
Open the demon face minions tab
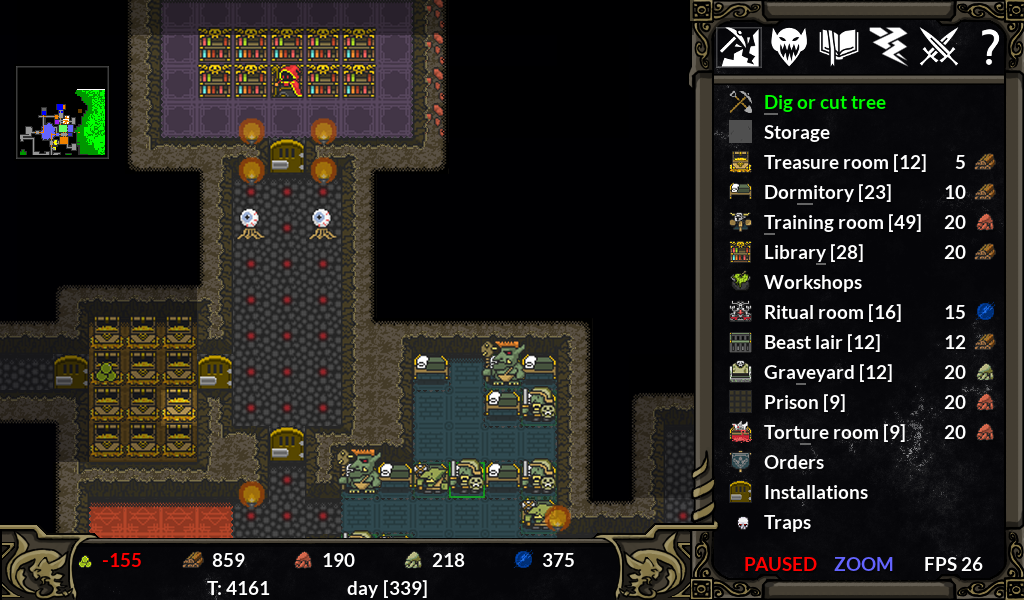(x=789, y=47)
